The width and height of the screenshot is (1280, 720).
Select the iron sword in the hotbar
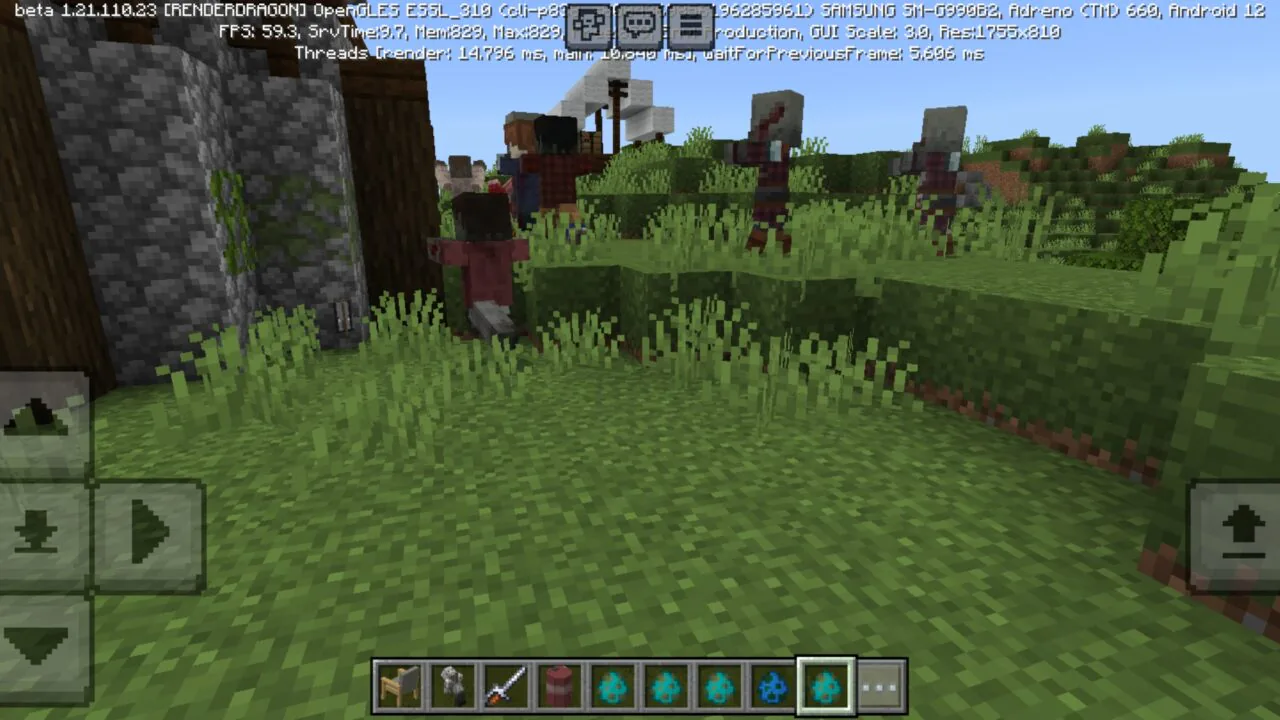505,685
